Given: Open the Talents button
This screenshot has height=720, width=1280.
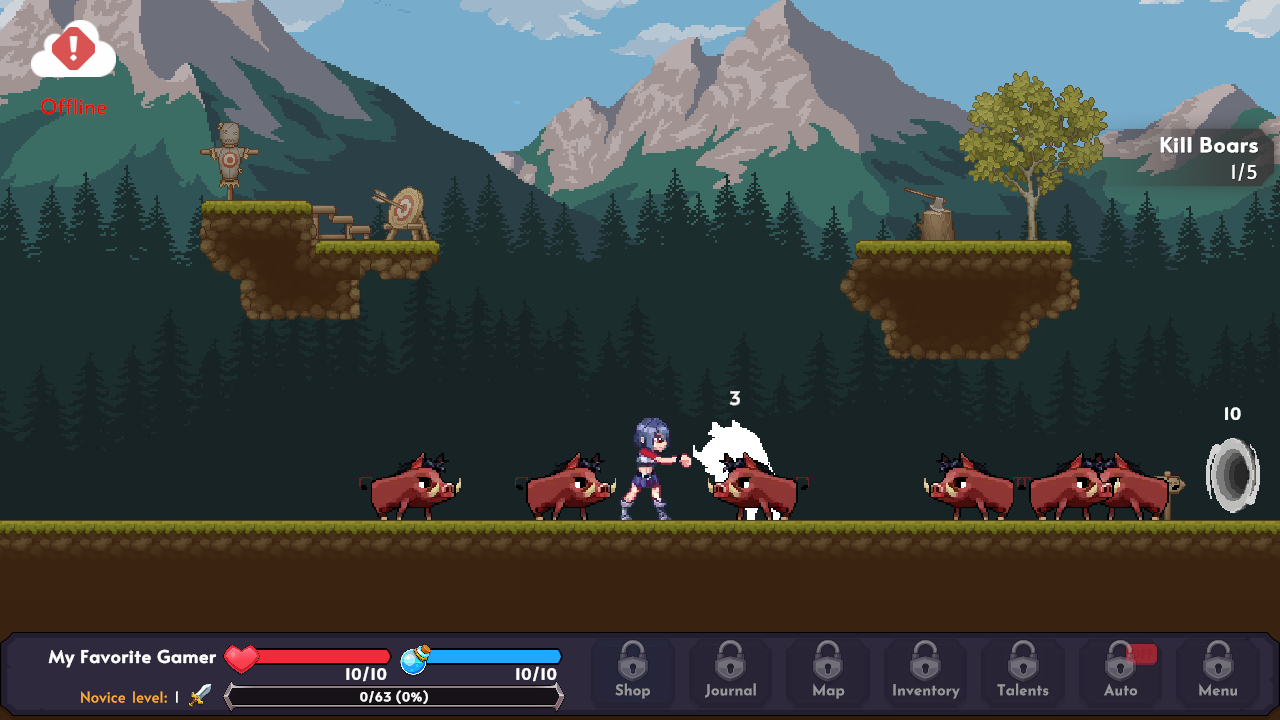Looking at the screenshot, I should (x=1022, y=671).
